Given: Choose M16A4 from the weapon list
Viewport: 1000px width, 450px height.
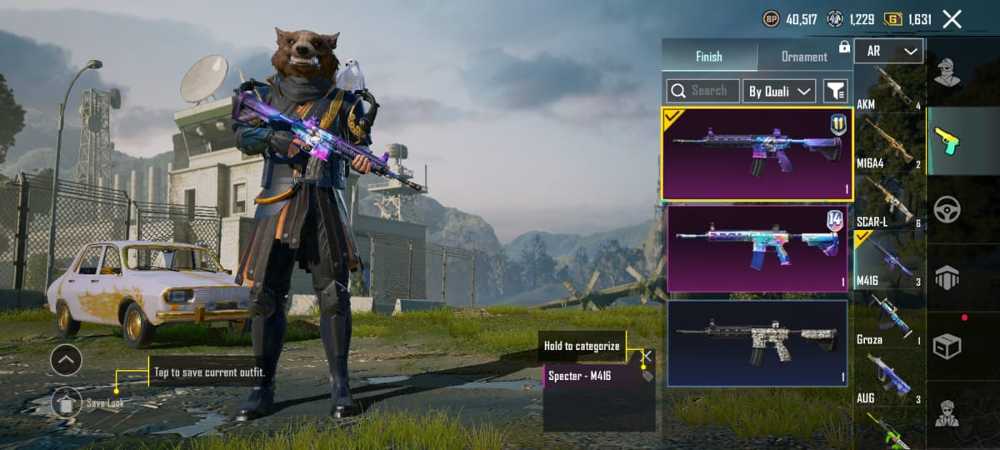Looking at the screenshot, I should 889,145.
